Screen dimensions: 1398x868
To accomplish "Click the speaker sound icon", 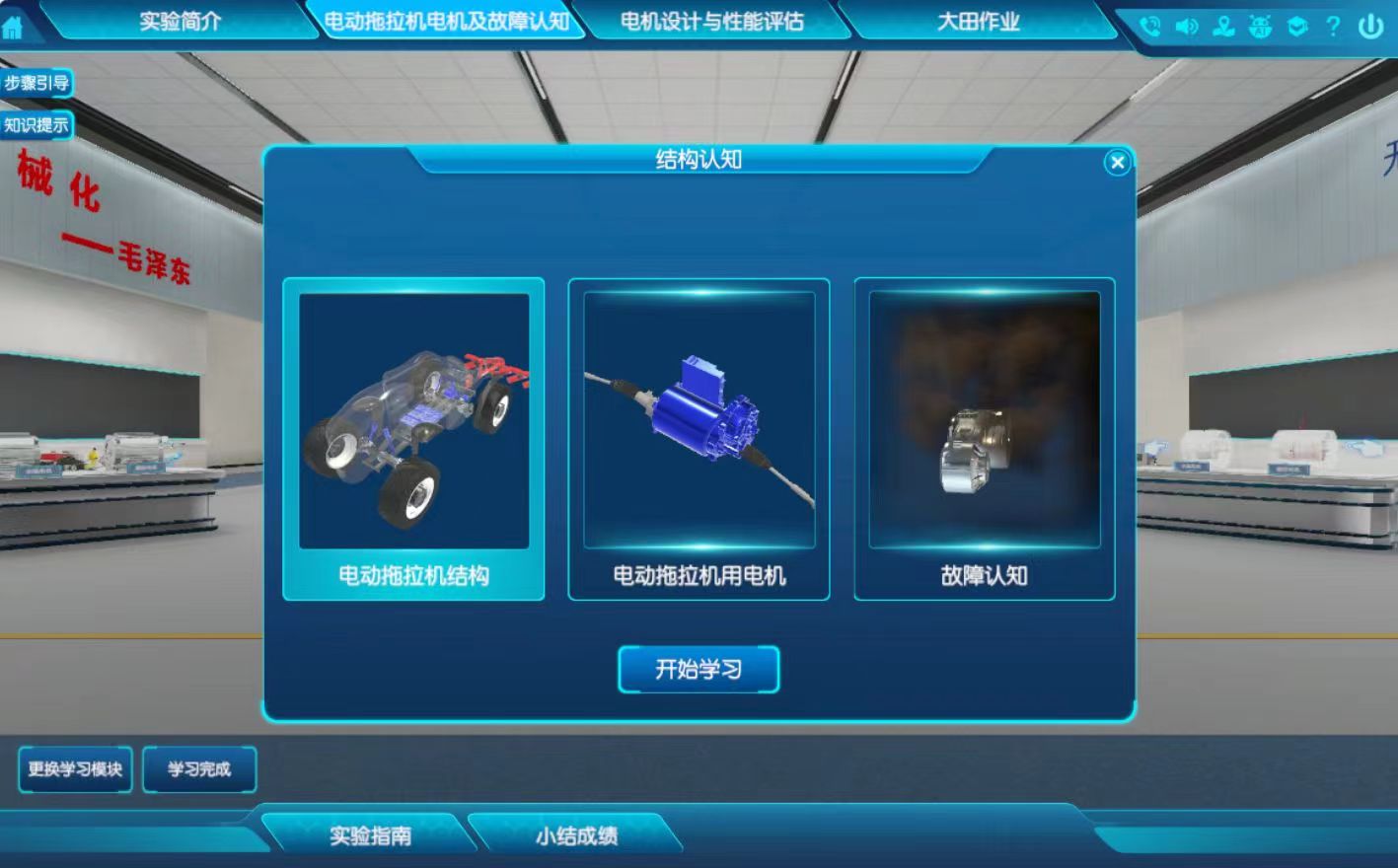I will click(1186, 28).
